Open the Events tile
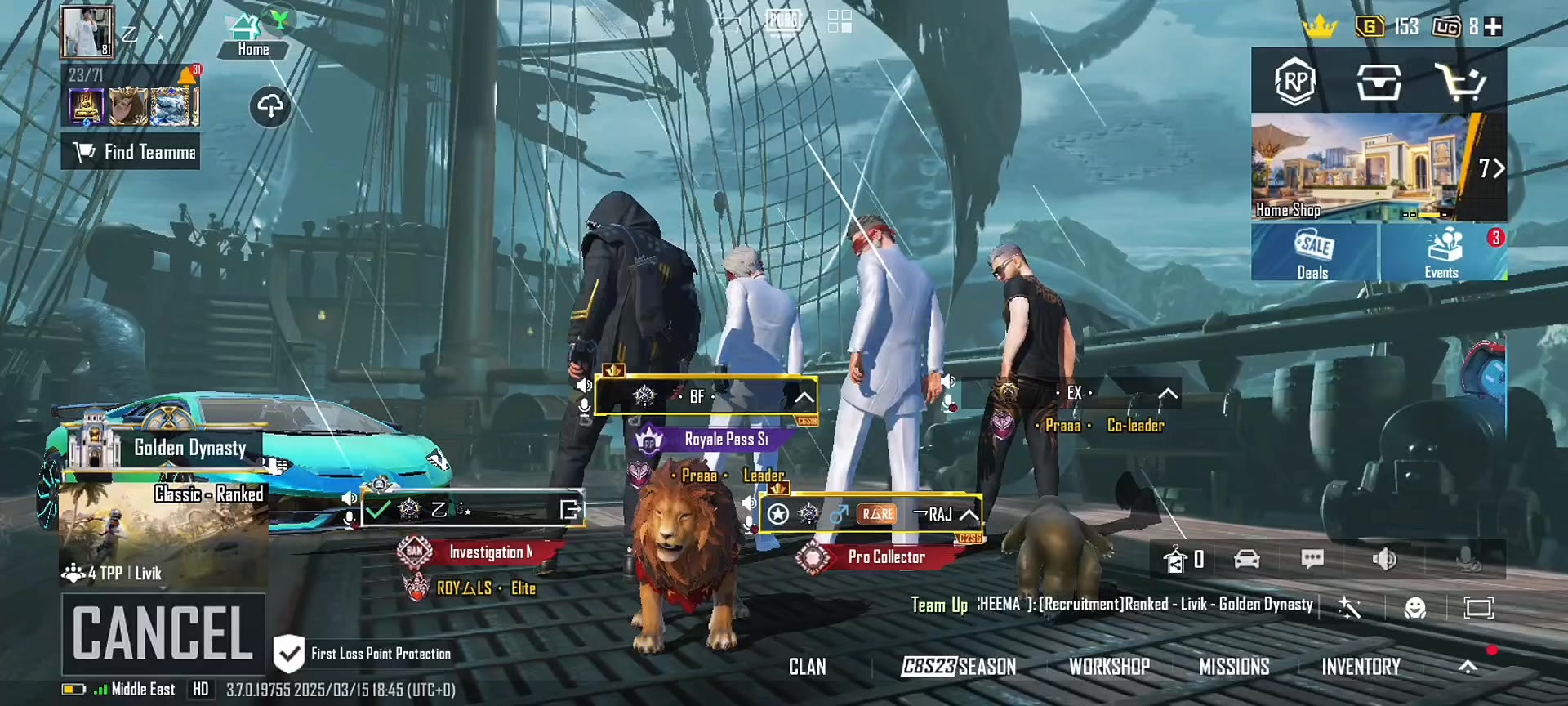Viewport: 1568px width, 706px height. [1442, 252]
